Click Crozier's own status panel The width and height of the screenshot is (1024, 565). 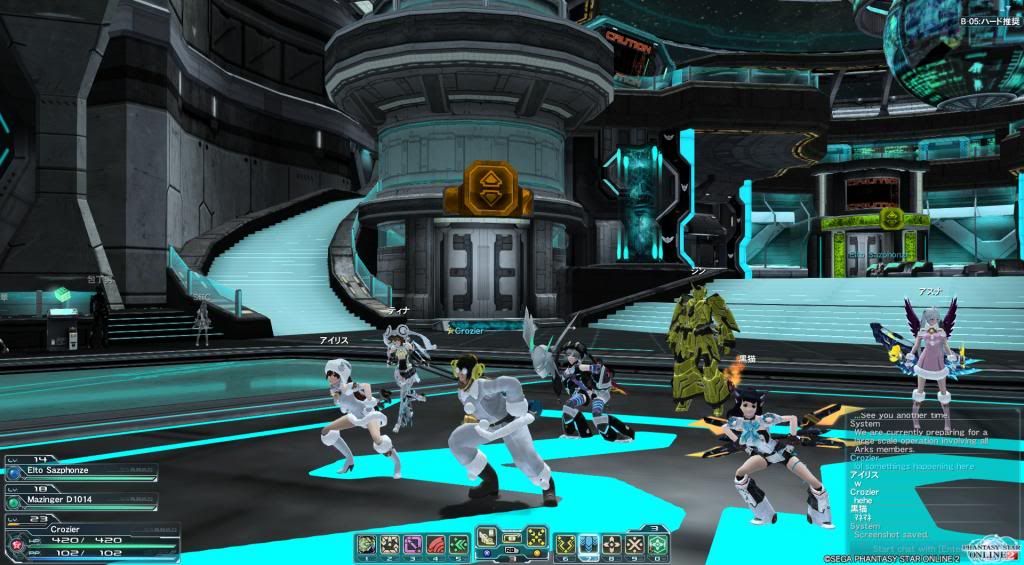[90, 537]
